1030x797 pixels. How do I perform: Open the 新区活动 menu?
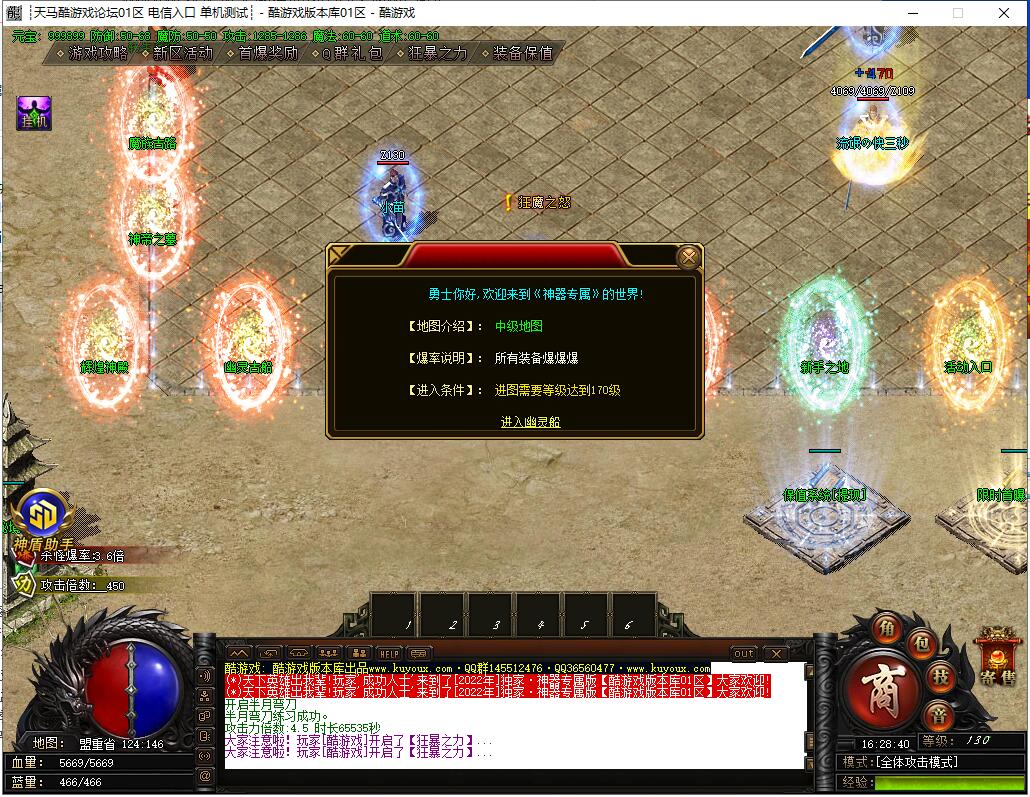182,53
